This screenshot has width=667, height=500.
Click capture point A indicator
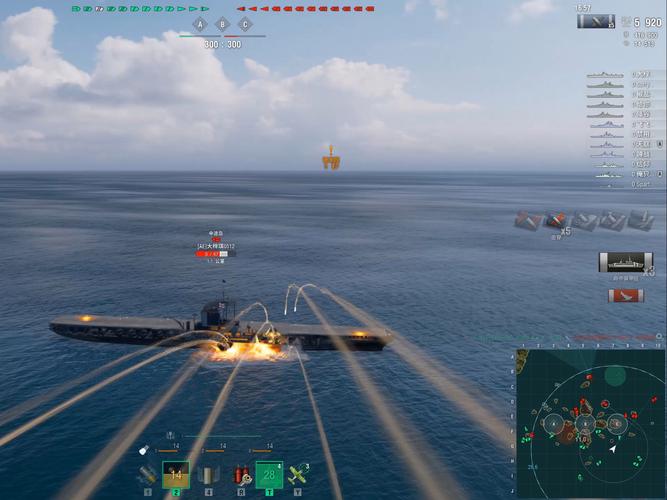(x=199, y=24)
